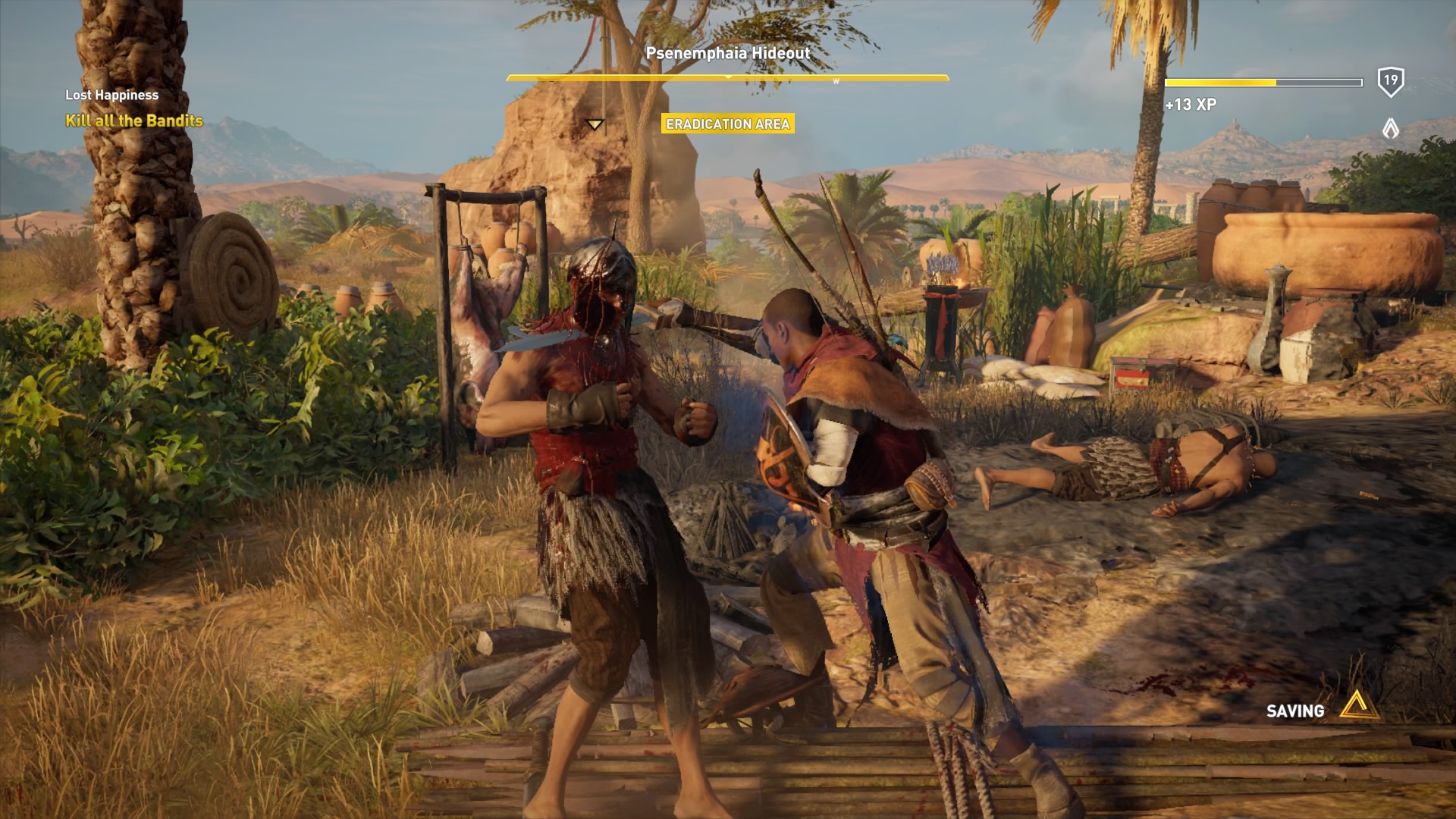Select the level 19 shield badge
This screenshot has height=819, width=1456.
coord(1390,81)
